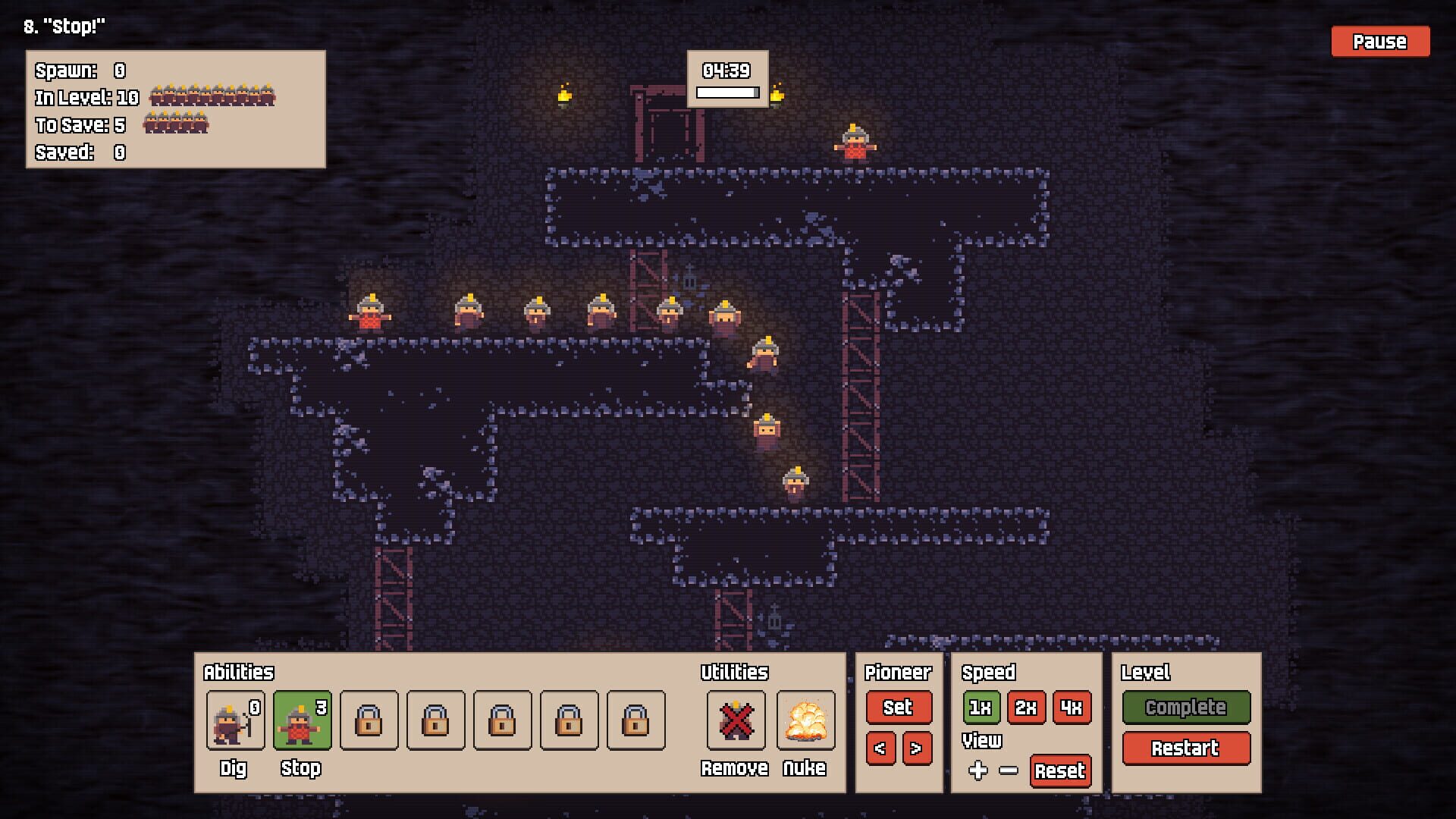1456x819 pixels.
Task: Choose the 4x speed option
Action: pos(1072,708)
